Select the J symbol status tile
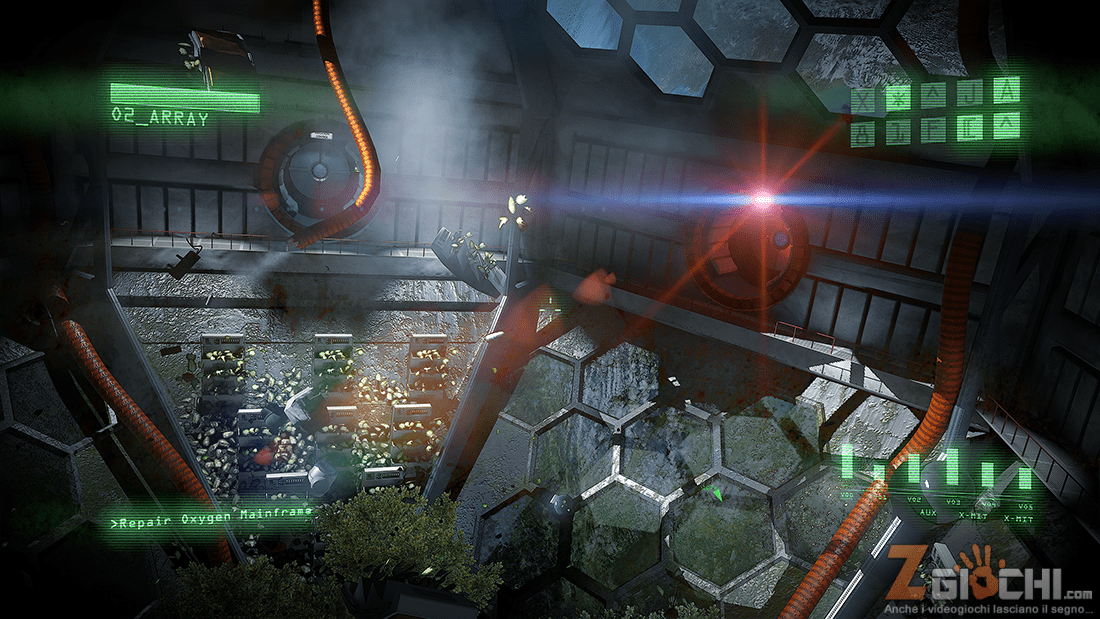Viewport: 1100px width, 619px height. tap(968, 94)
